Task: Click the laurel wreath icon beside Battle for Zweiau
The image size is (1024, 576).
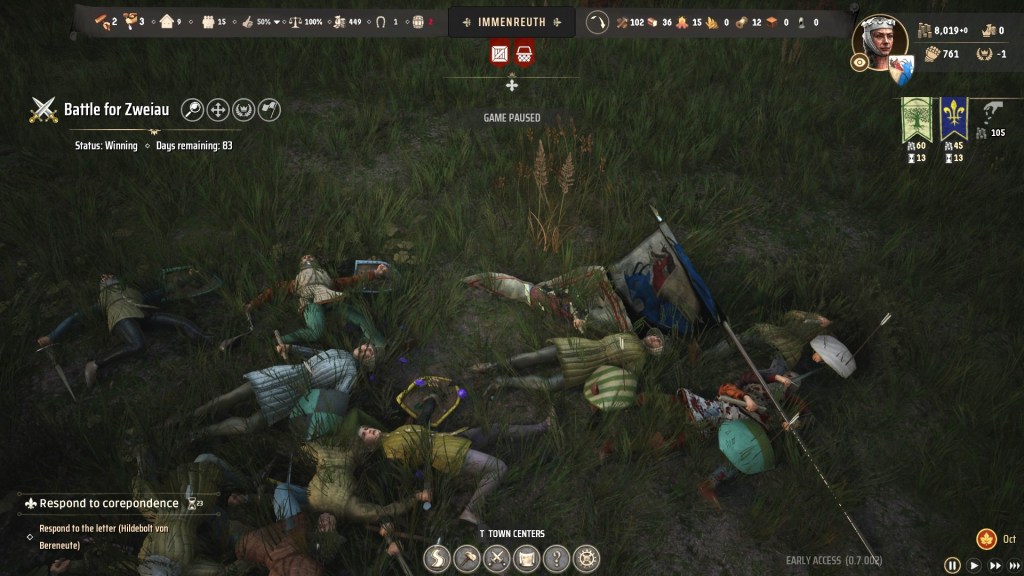Action: click(243, 110)
